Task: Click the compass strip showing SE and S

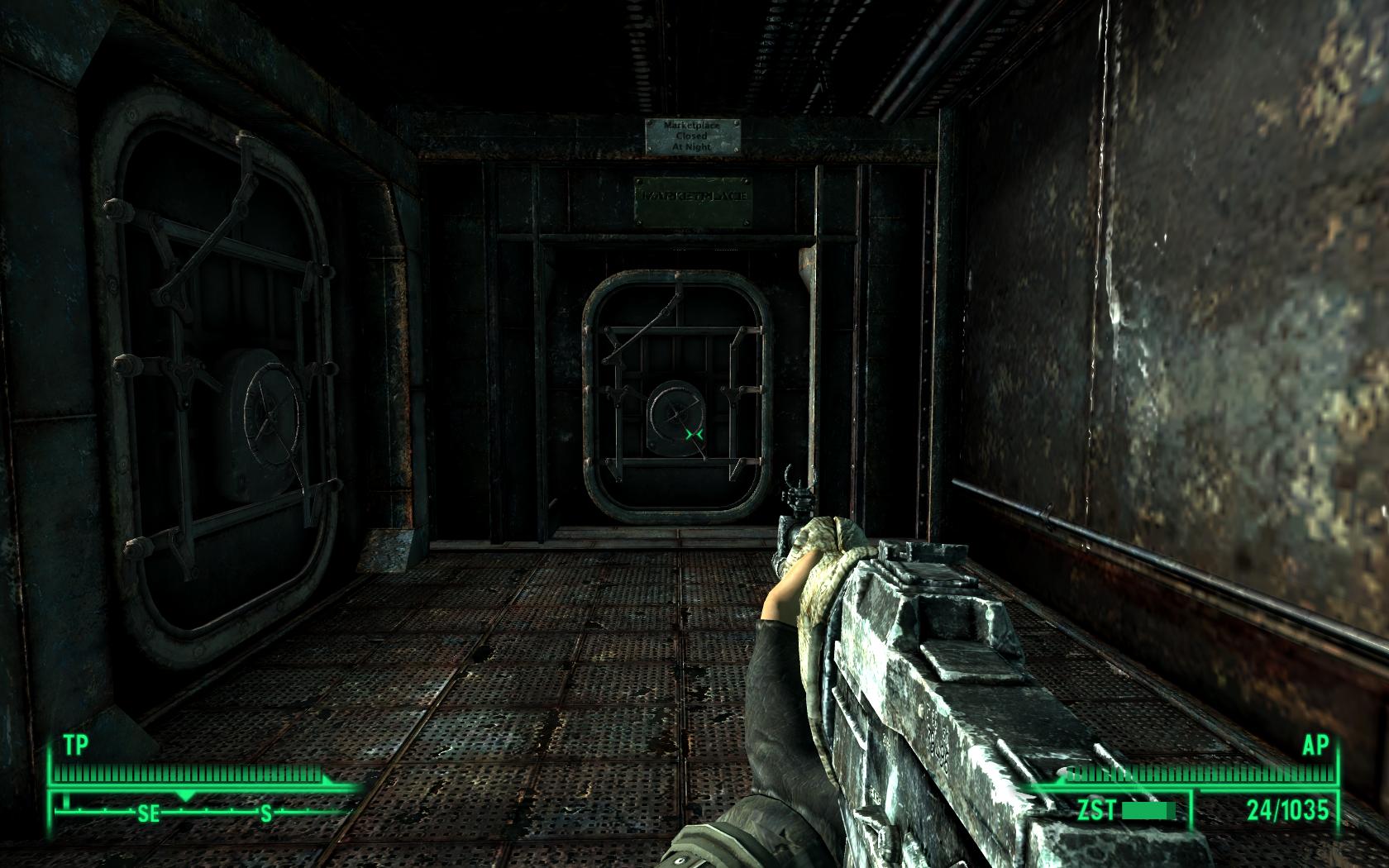Action: coord(207,812)
